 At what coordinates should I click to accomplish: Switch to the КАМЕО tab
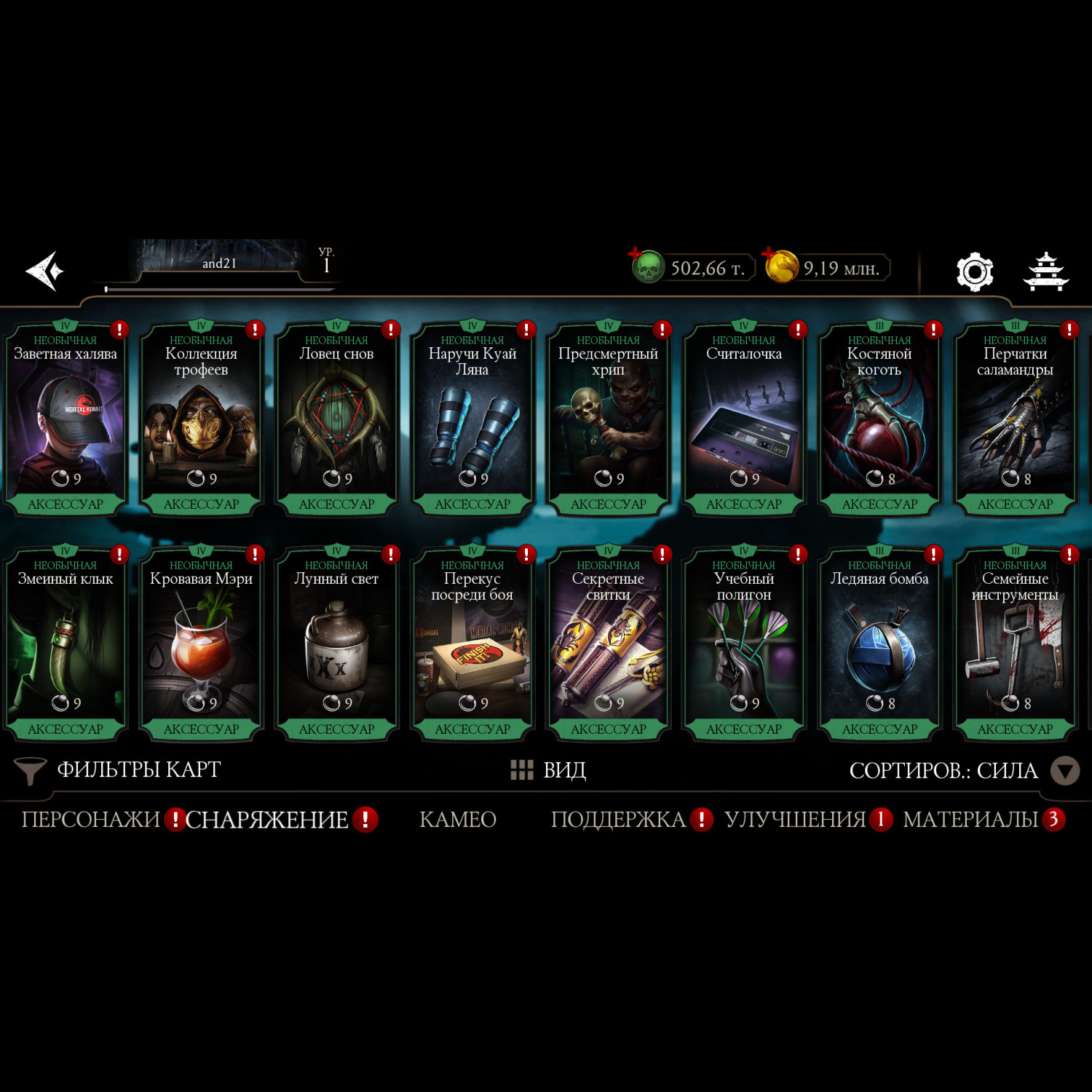point(458,820)
